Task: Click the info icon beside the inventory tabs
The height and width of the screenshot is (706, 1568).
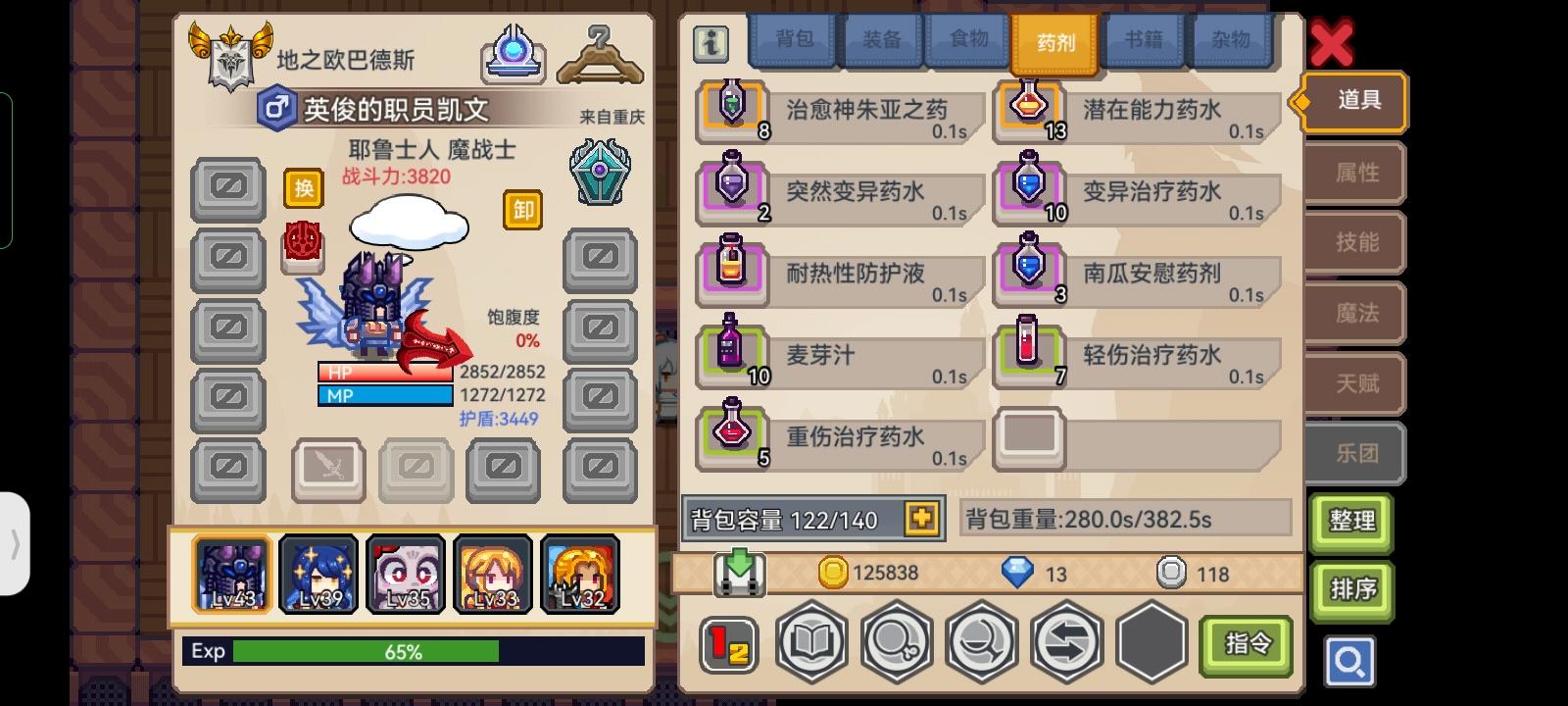Action: point(710,44)
